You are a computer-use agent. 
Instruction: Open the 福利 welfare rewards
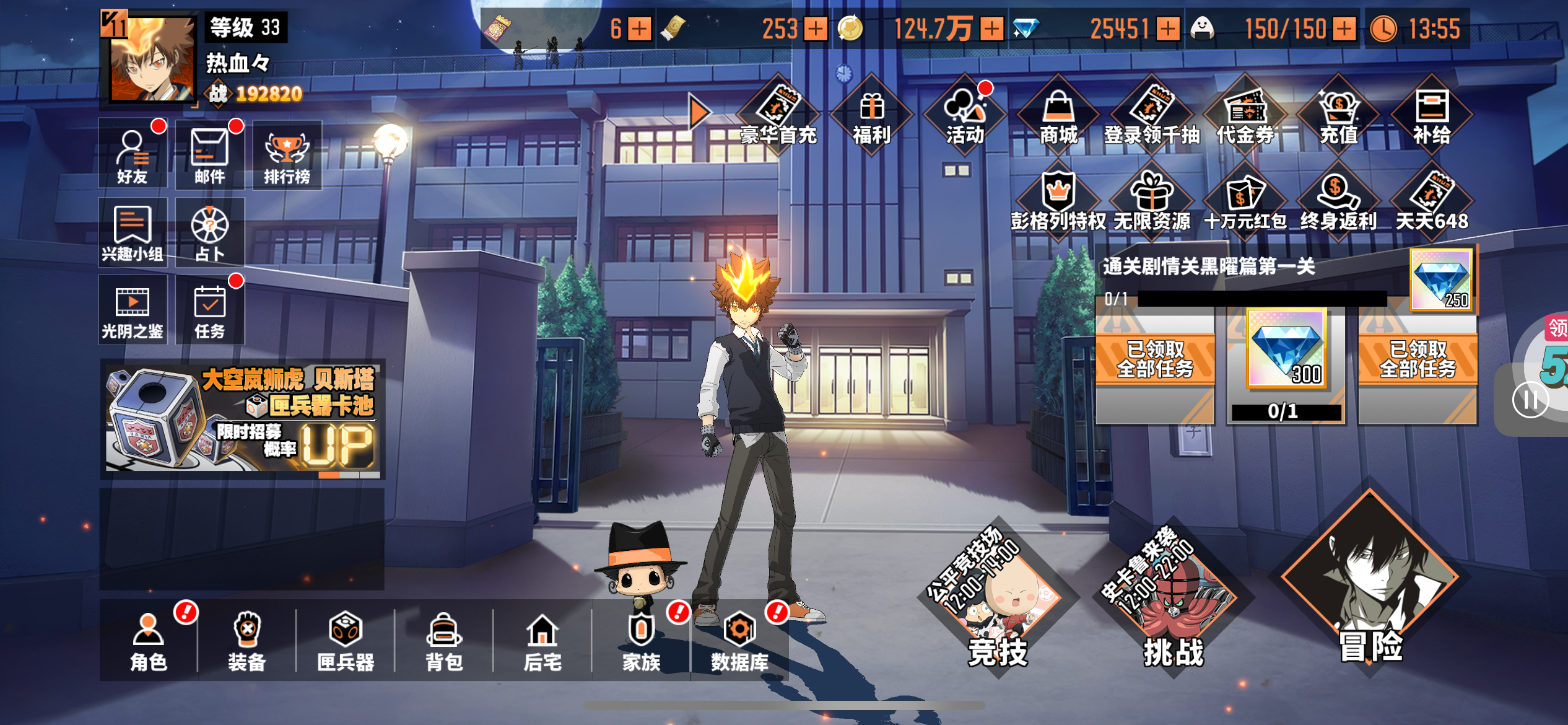pyautogui.click(x=871, y=116)
